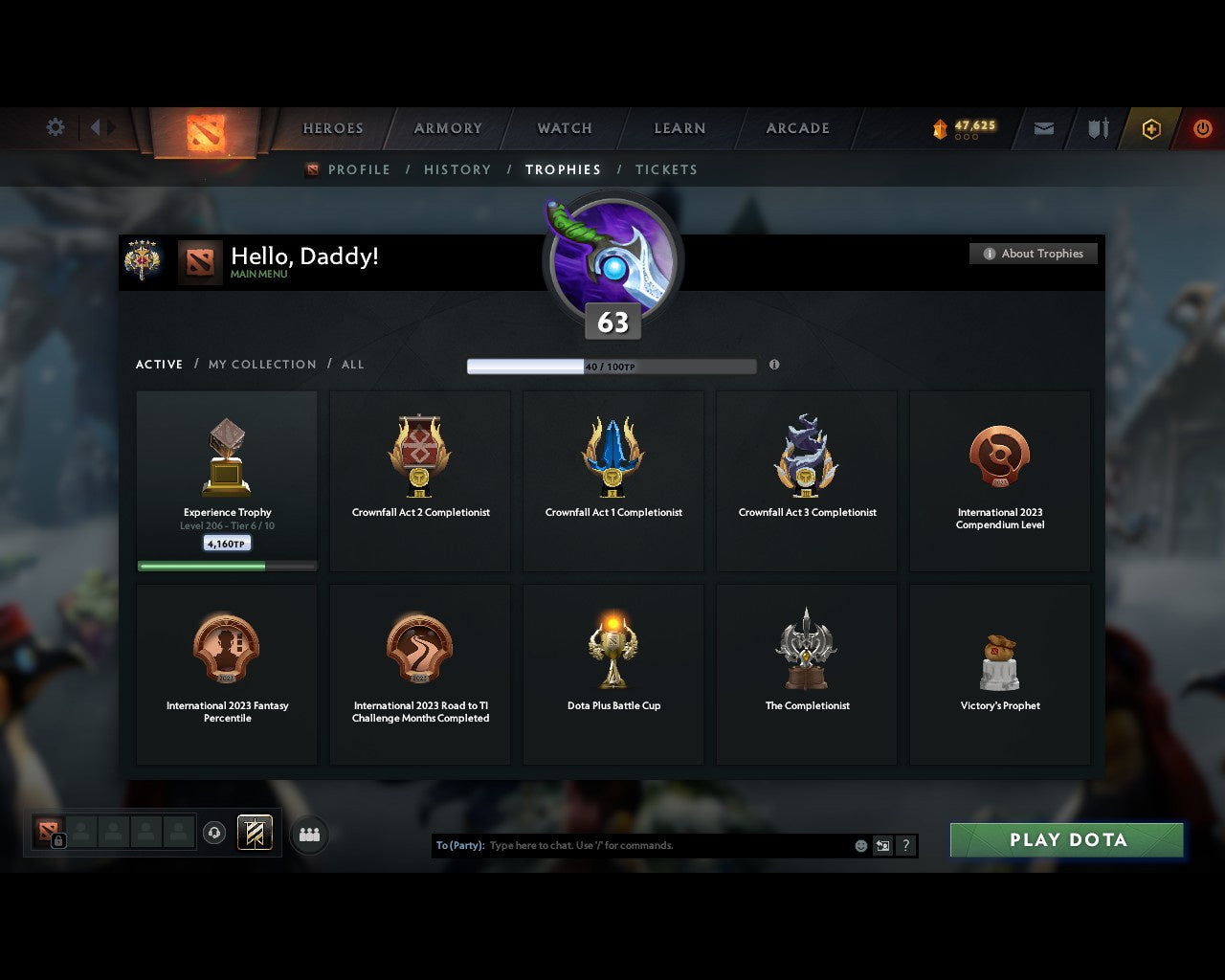Open settings with the gear icon

55,126
